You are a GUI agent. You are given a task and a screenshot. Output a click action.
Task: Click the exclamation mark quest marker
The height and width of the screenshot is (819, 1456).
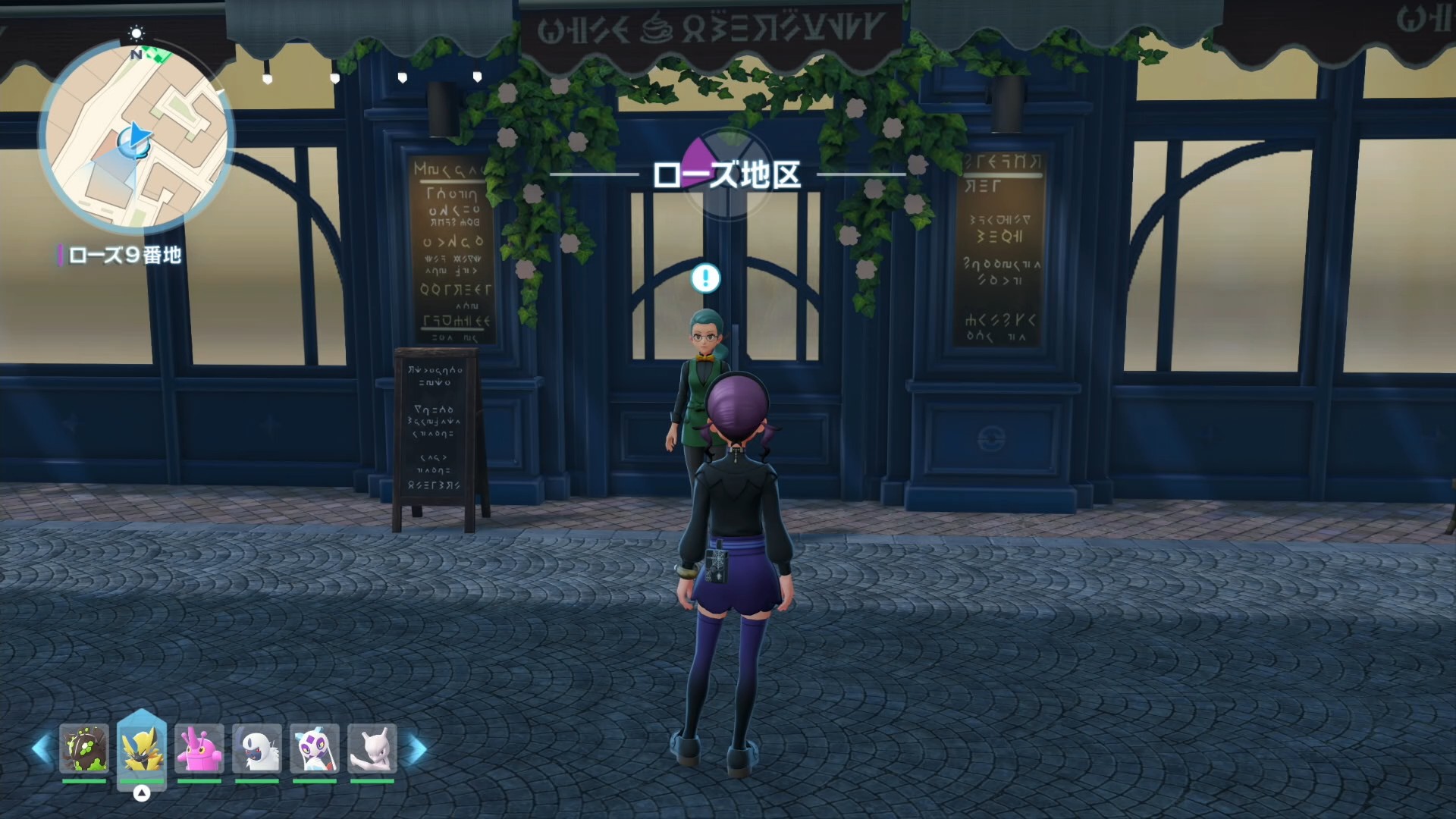(x=705, y=278)
